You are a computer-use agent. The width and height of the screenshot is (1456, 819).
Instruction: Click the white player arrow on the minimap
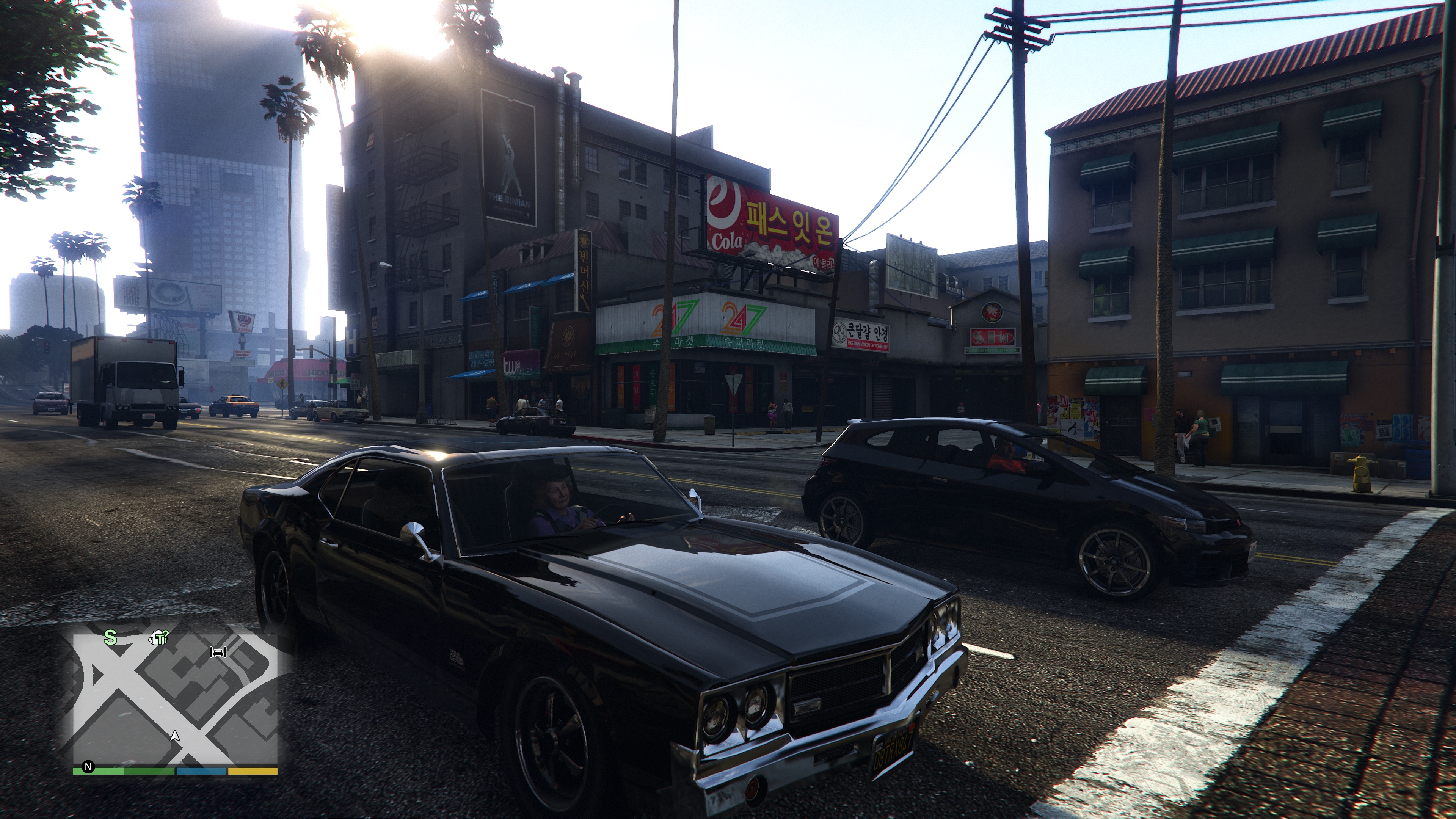[175, 735]
